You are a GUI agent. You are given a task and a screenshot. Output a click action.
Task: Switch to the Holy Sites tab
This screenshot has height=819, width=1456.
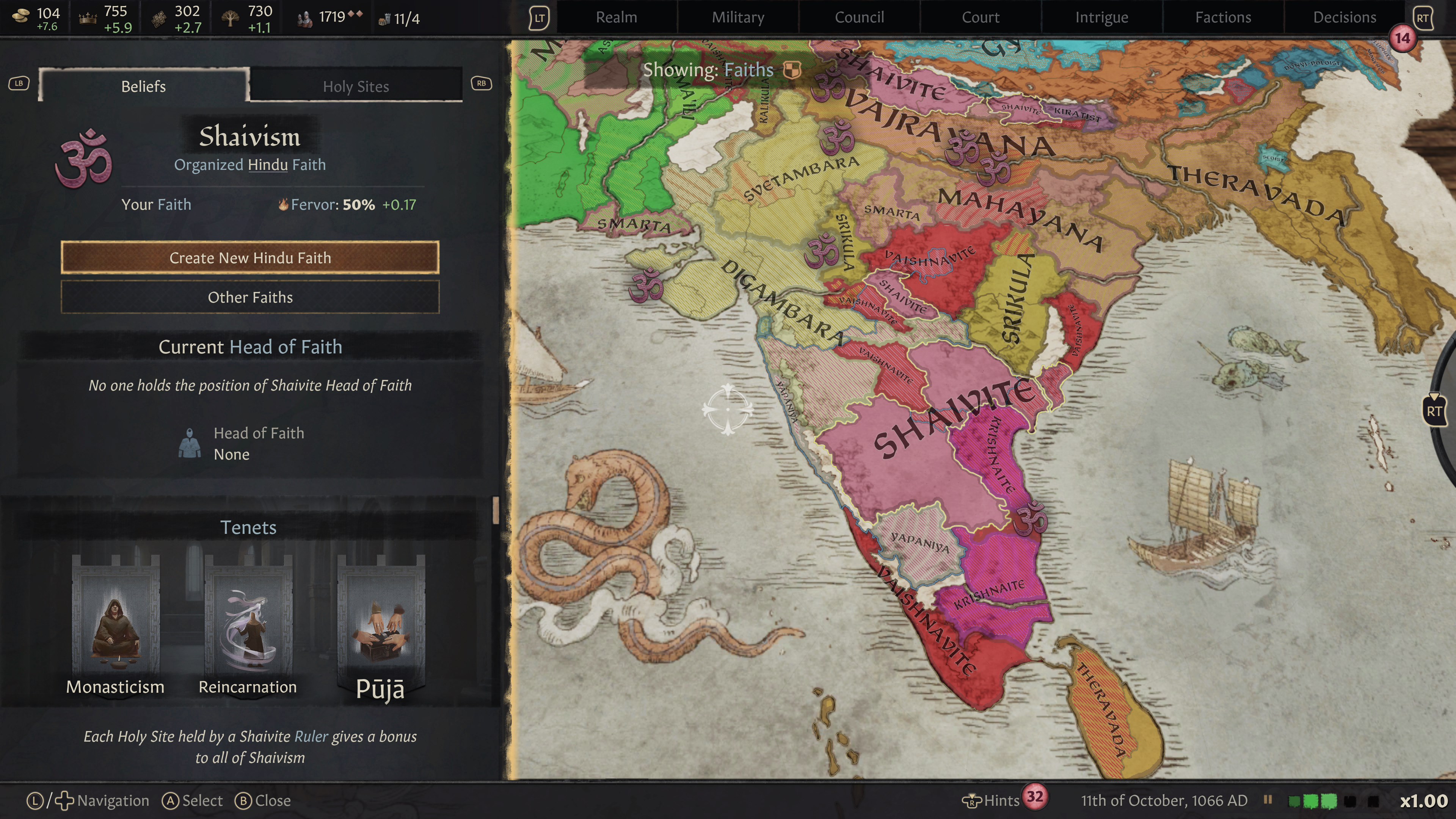click(356, 86)
